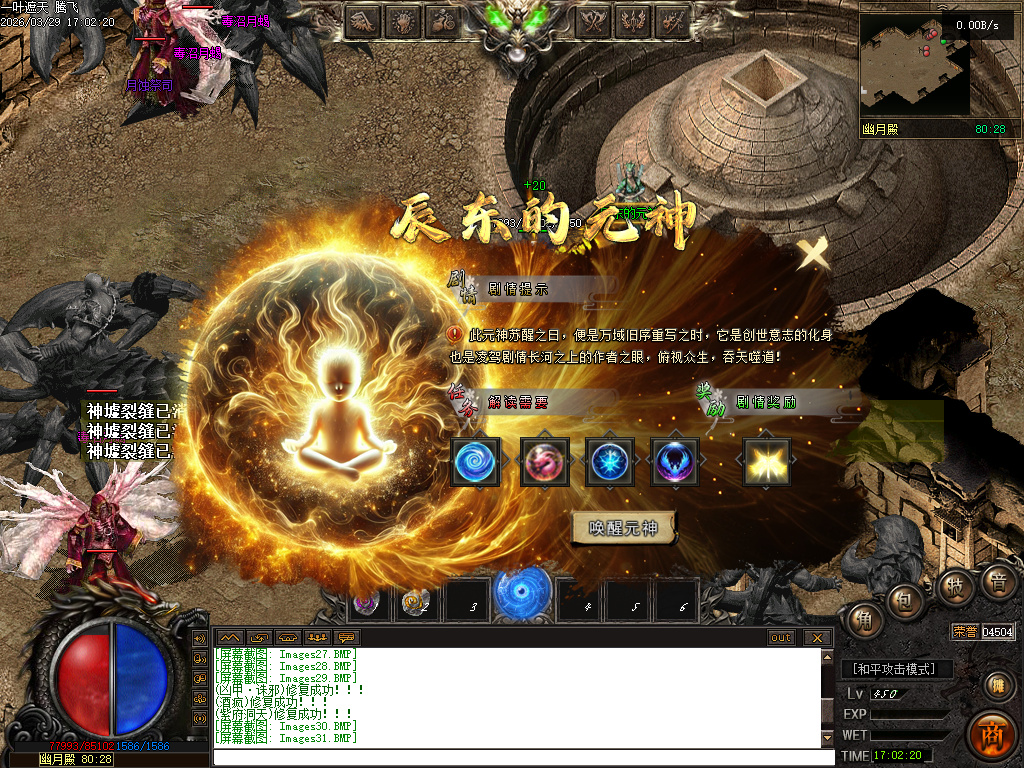The height and width of the screenshot is (768, 1024).
Task: Close the chat window with X
Action: 817,637
